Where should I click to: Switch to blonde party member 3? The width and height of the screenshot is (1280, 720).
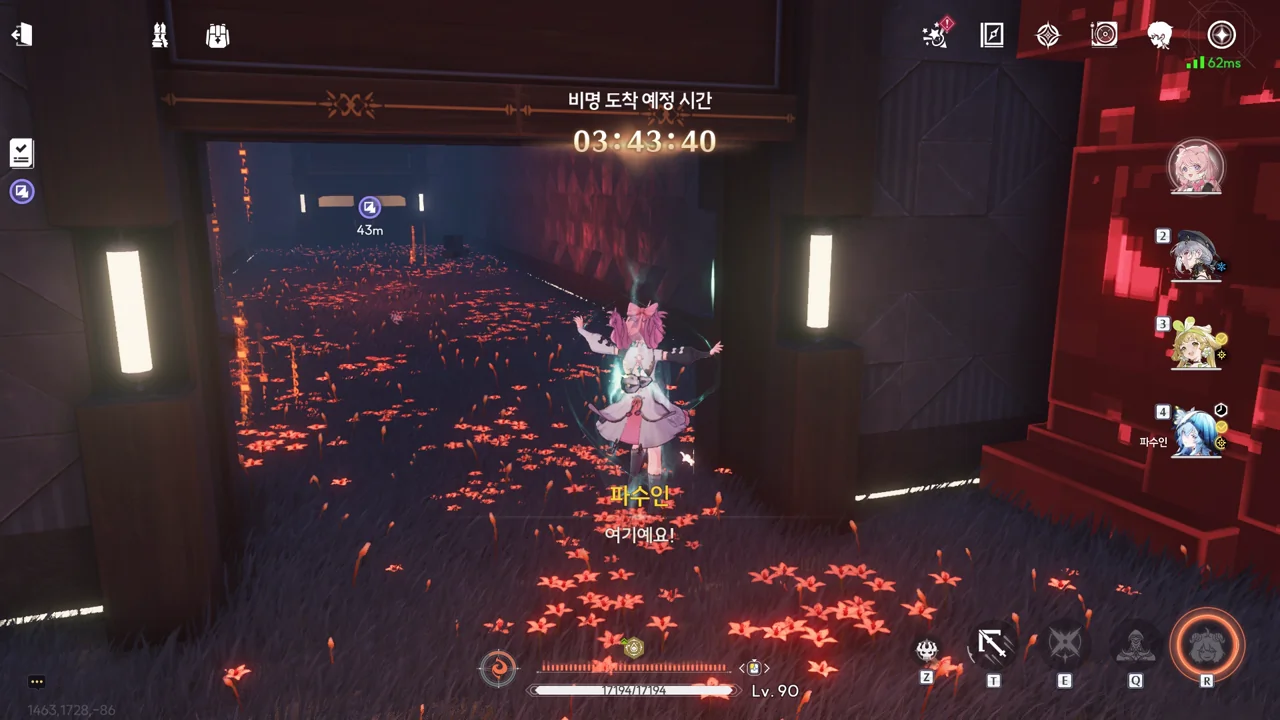tap(1196, 345)
